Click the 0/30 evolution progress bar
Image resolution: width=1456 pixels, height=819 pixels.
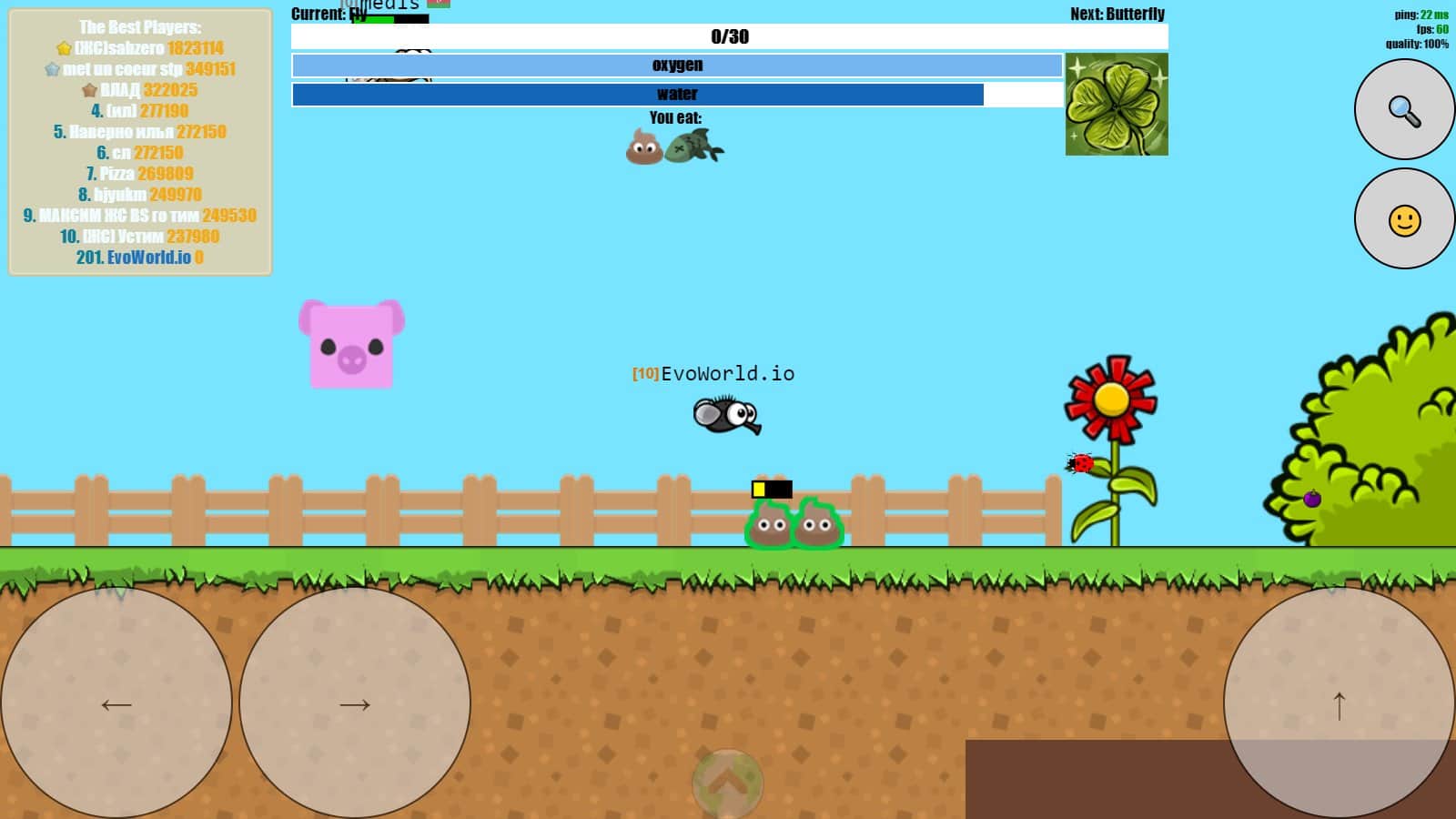[726, 37]
